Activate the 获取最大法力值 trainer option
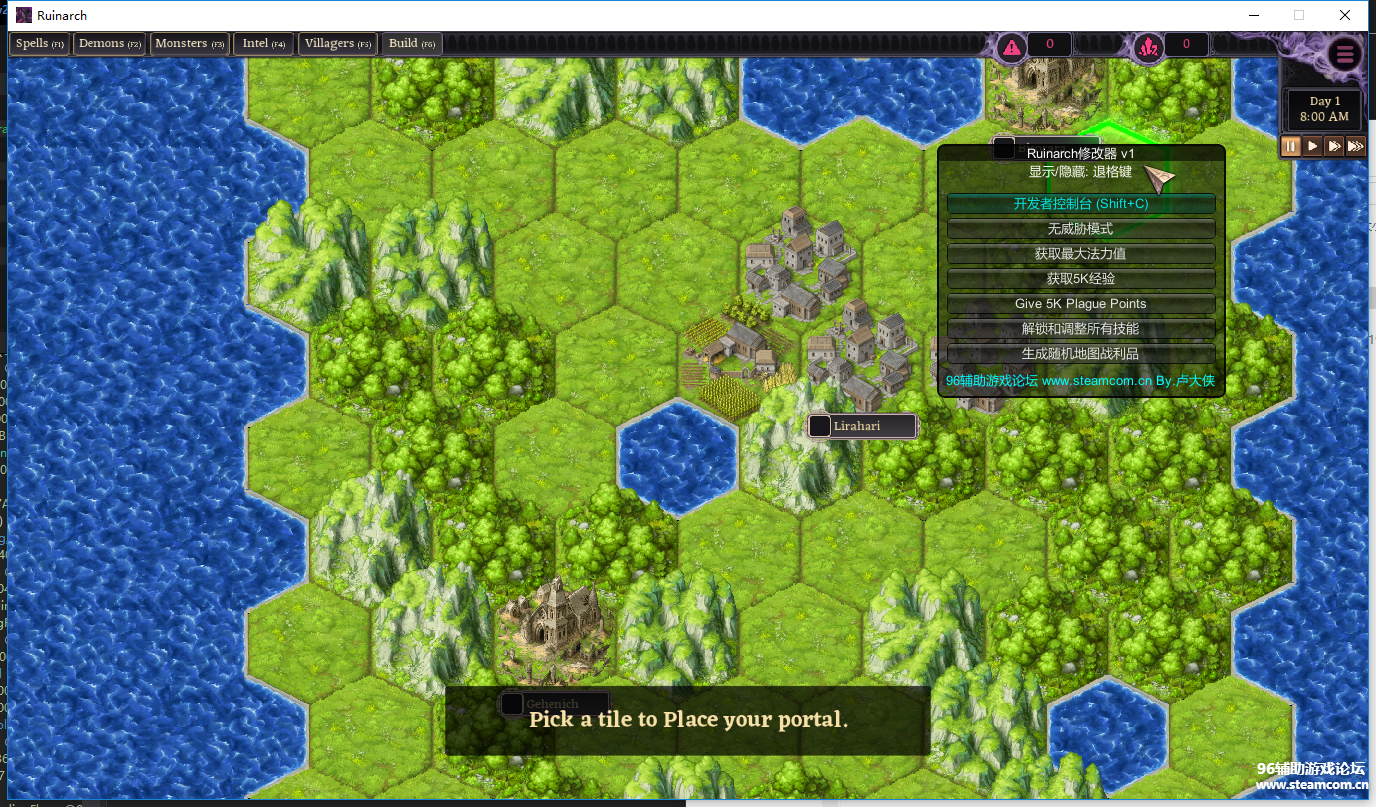The width and height of the screenshot is (1376, 807). pos(1081,254)
